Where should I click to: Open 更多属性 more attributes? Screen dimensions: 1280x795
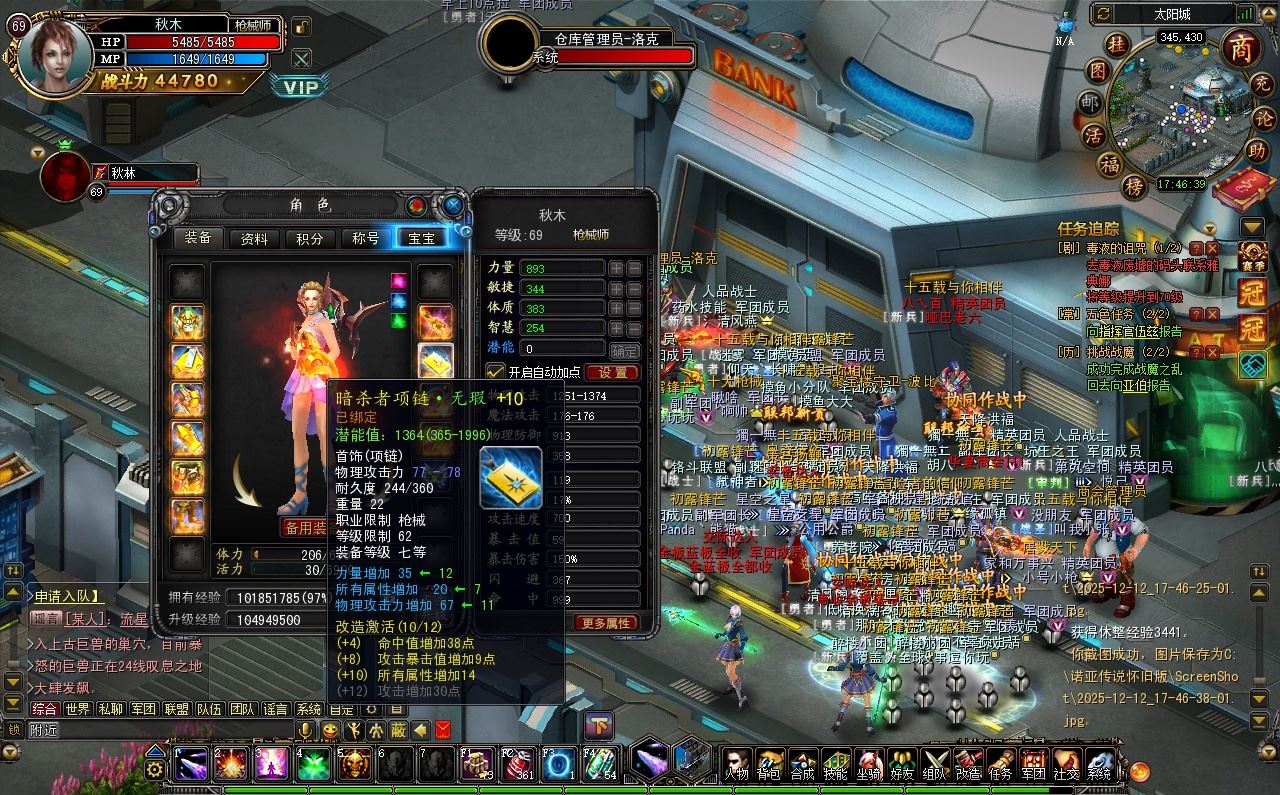point(605,622)
